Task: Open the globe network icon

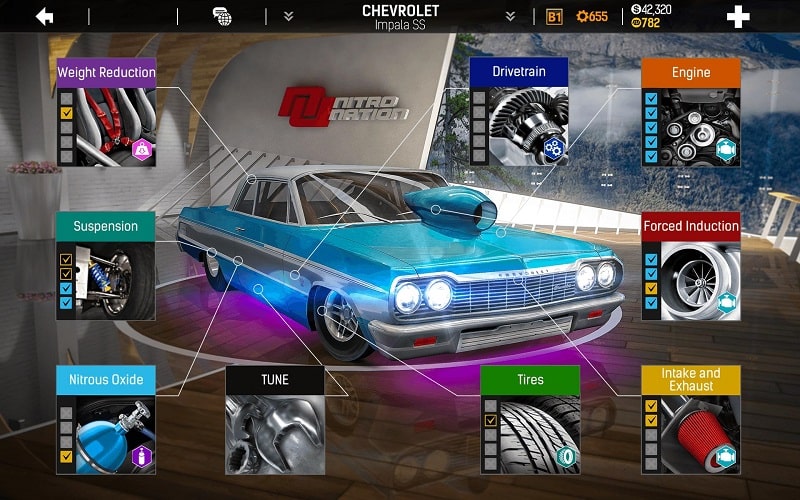Action: pos(222,16)
